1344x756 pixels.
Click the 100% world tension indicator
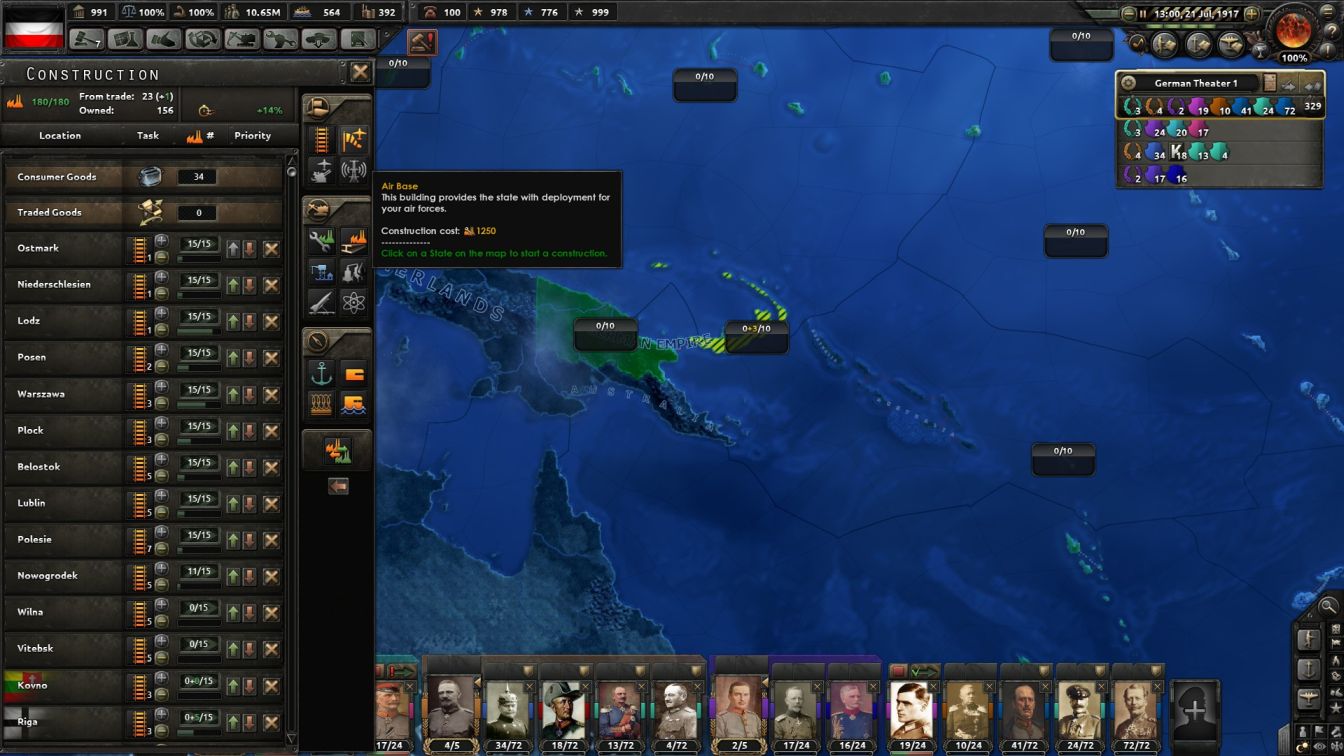tap(1294, 56)
